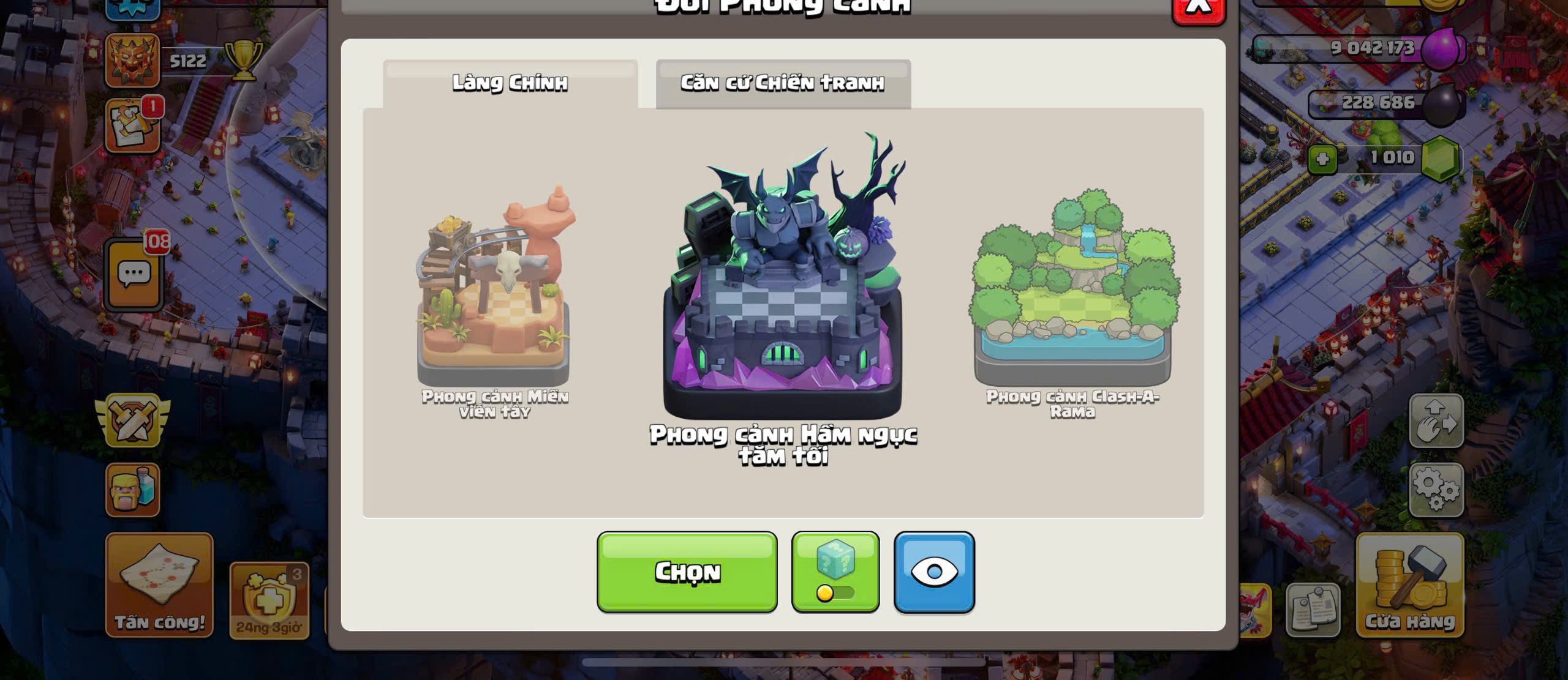
Task: Switch to the Làng Chính tab
Action: pyautogui.click(x=510, y=83)
